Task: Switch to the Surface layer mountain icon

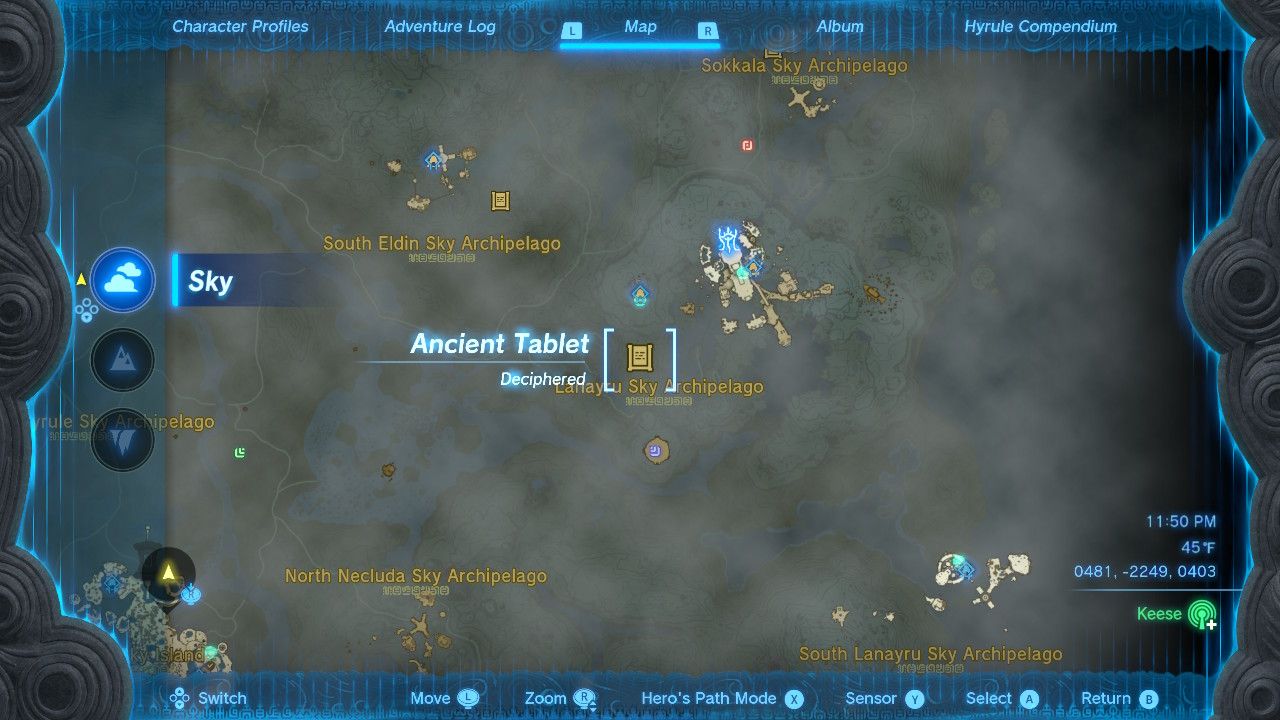Action: (122, 360)
